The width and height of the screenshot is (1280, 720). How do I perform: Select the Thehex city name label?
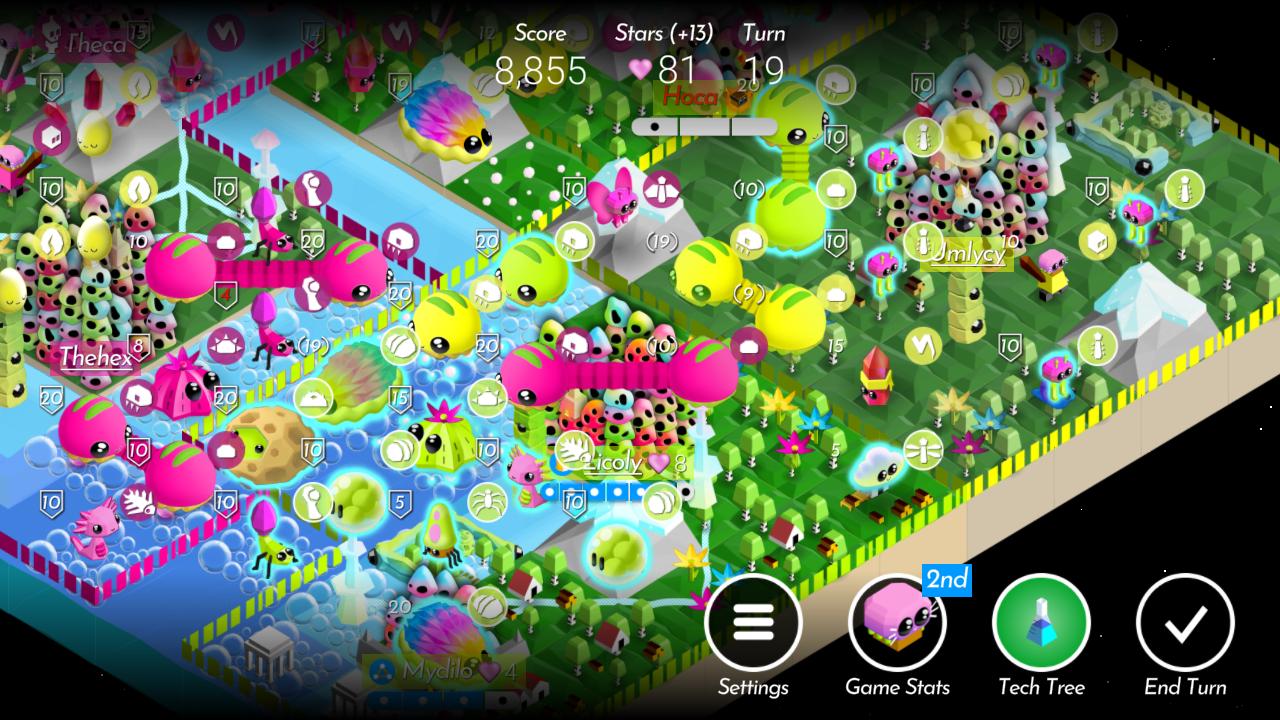tap(95, 356)
